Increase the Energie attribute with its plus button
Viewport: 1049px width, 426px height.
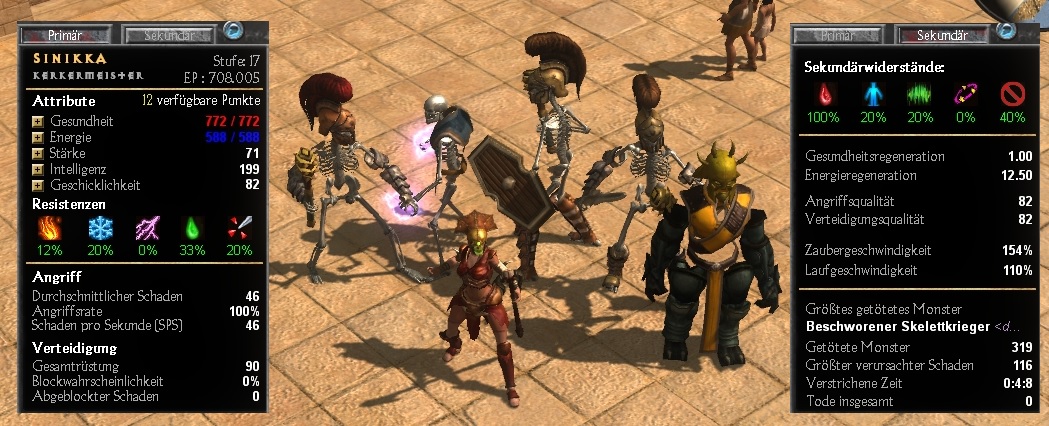tap(38, 137)
